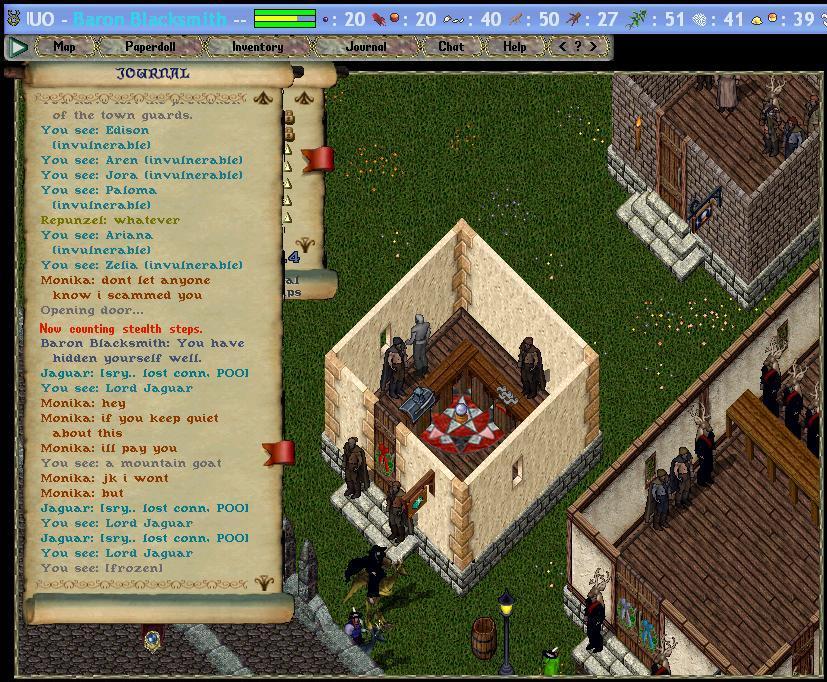This screenshot has width=827, height=682.
Task: Click the red ribbon on the rear scroll
Action: click(318, 159)
